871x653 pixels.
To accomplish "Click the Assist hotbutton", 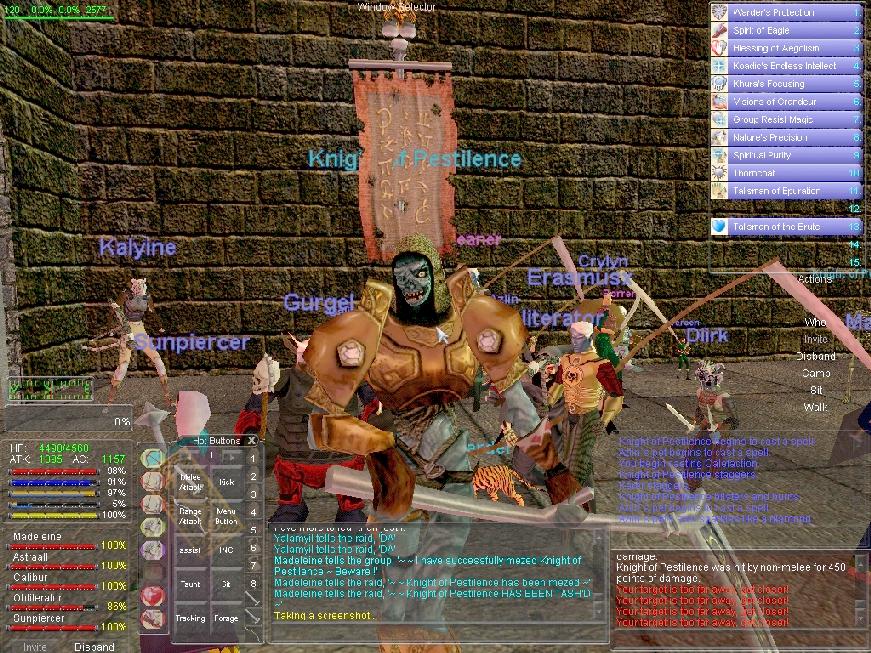I will click(x=190, y=550).
